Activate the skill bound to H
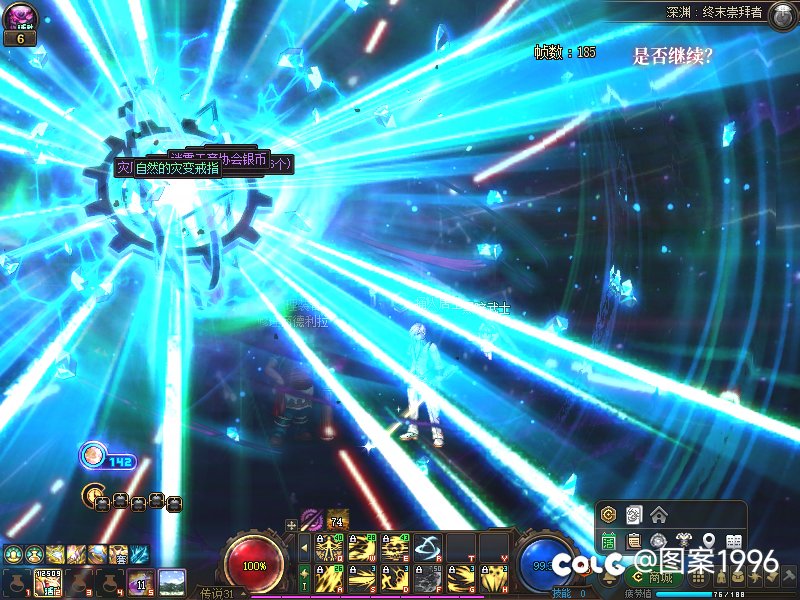Viewport: 800px width, 600px height. click(x=494, y=578)
